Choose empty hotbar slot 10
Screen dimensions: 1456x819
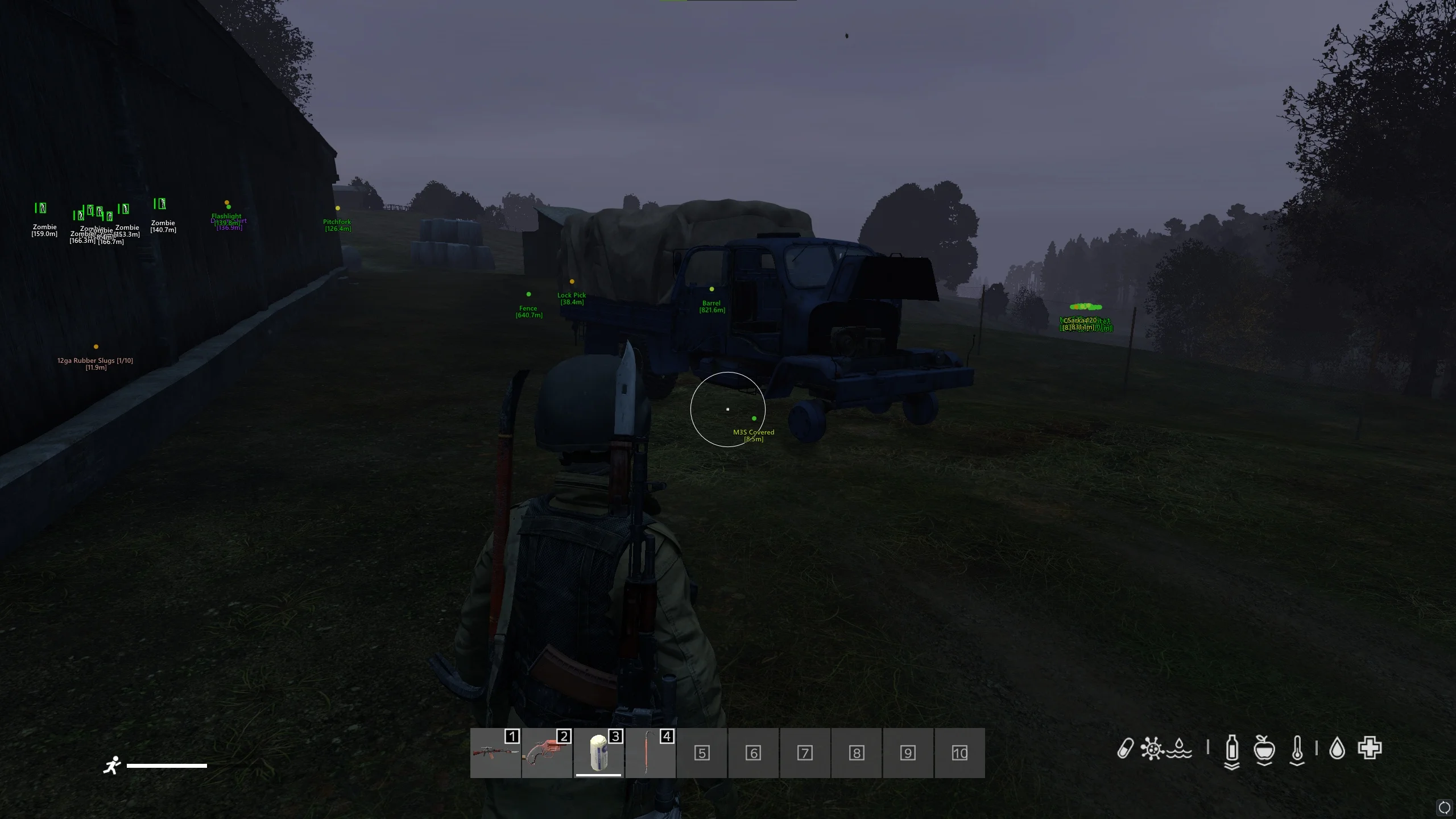point(959,753)
